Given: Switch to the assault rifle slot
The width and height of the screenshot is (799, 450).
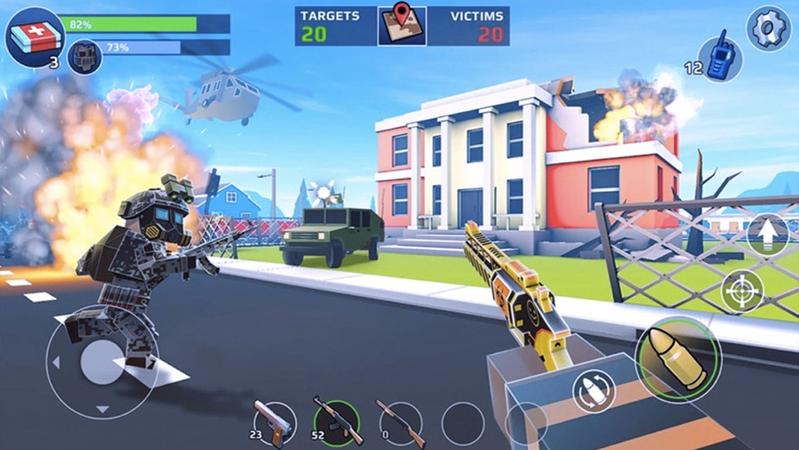Looking at the screenshot, I should pyautogui.click(x=336, y=421).
